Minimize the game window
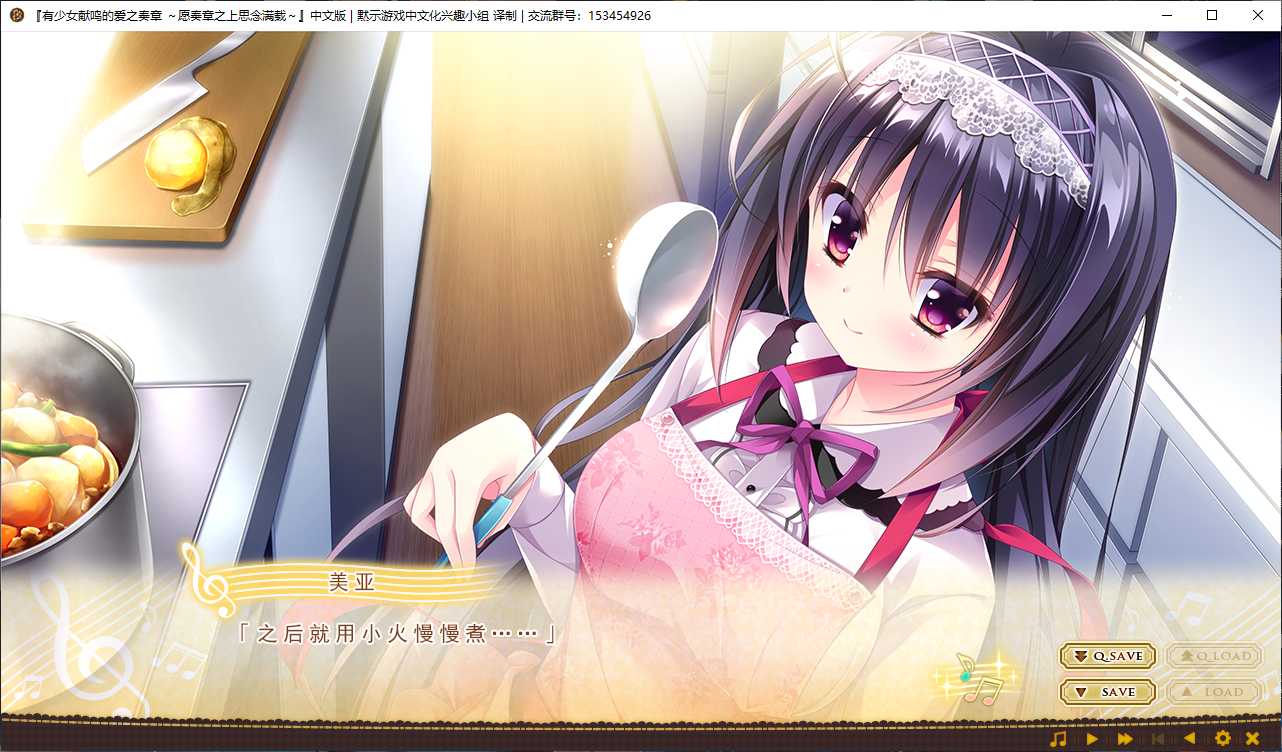 click(1165, 15)
